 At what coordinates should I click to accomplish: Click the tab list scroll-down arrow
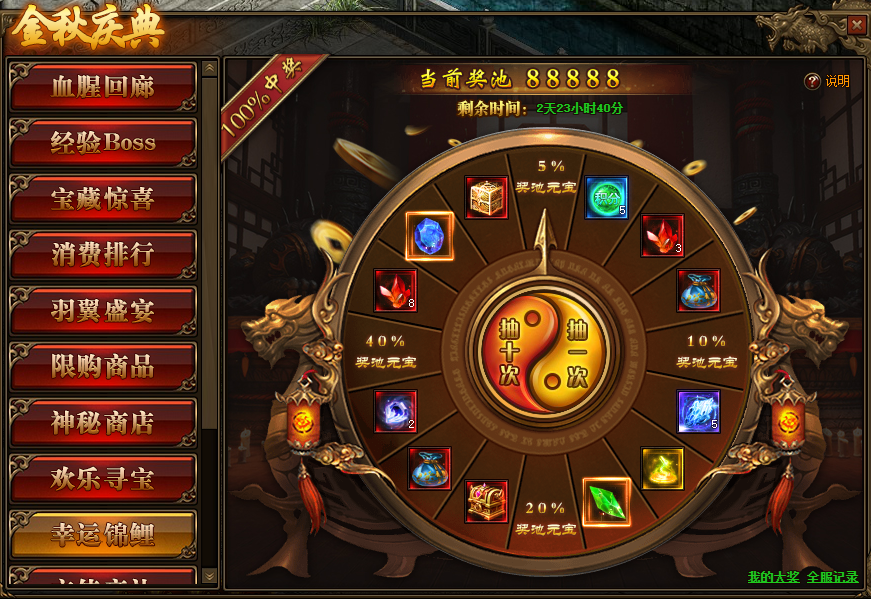209,576
